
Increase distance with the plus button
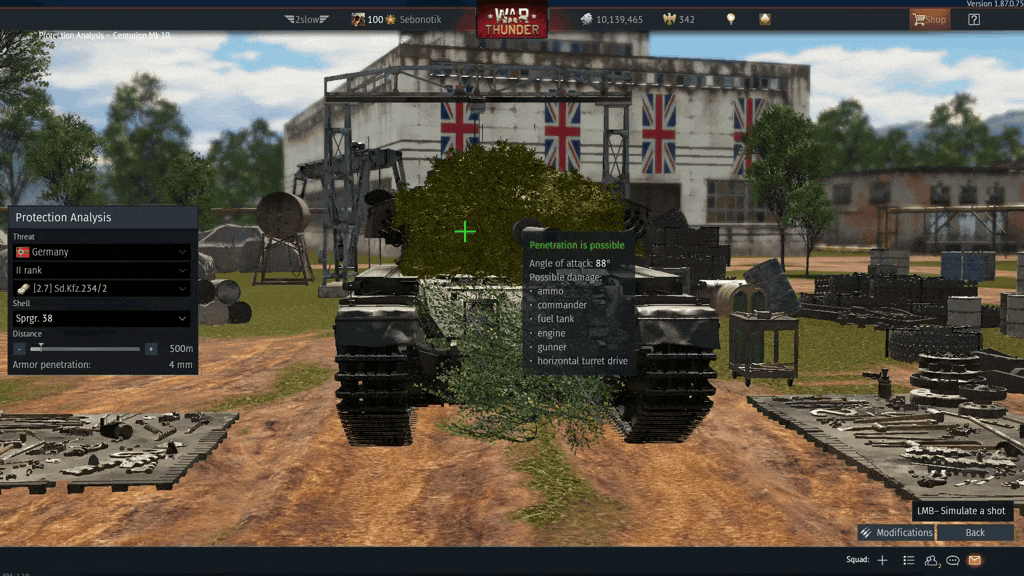[x=151, y=349]
